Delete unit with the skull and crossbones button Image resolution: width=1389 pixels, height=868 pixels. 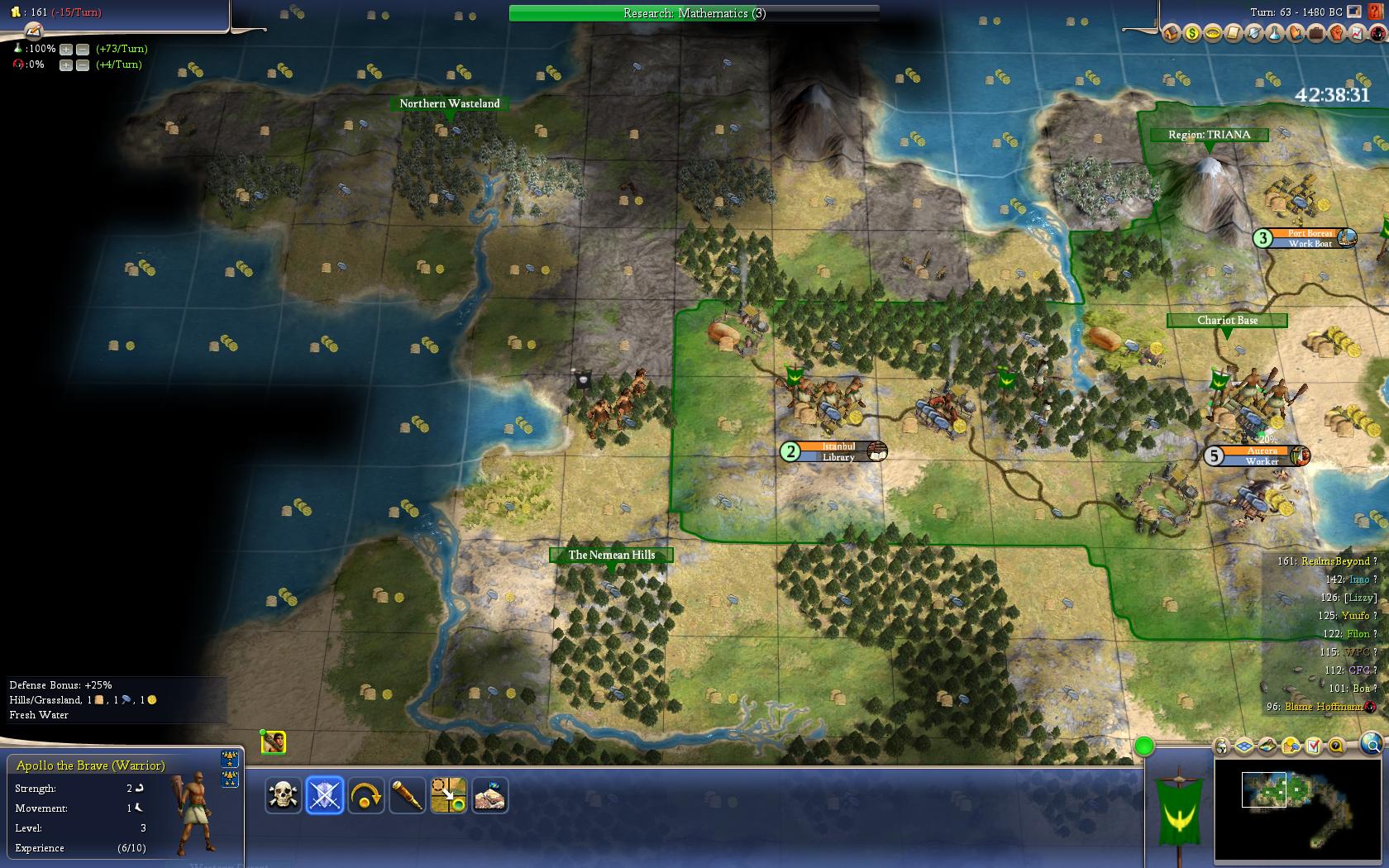click(283, 795)
